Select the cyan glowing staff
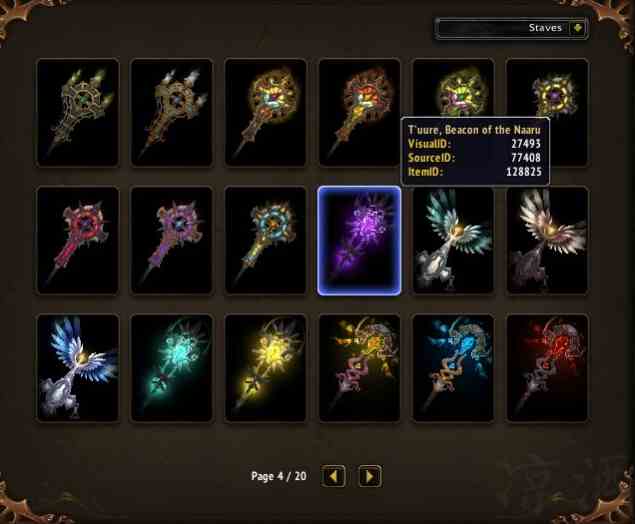This screenshot has height=524, width=635. 172,367
